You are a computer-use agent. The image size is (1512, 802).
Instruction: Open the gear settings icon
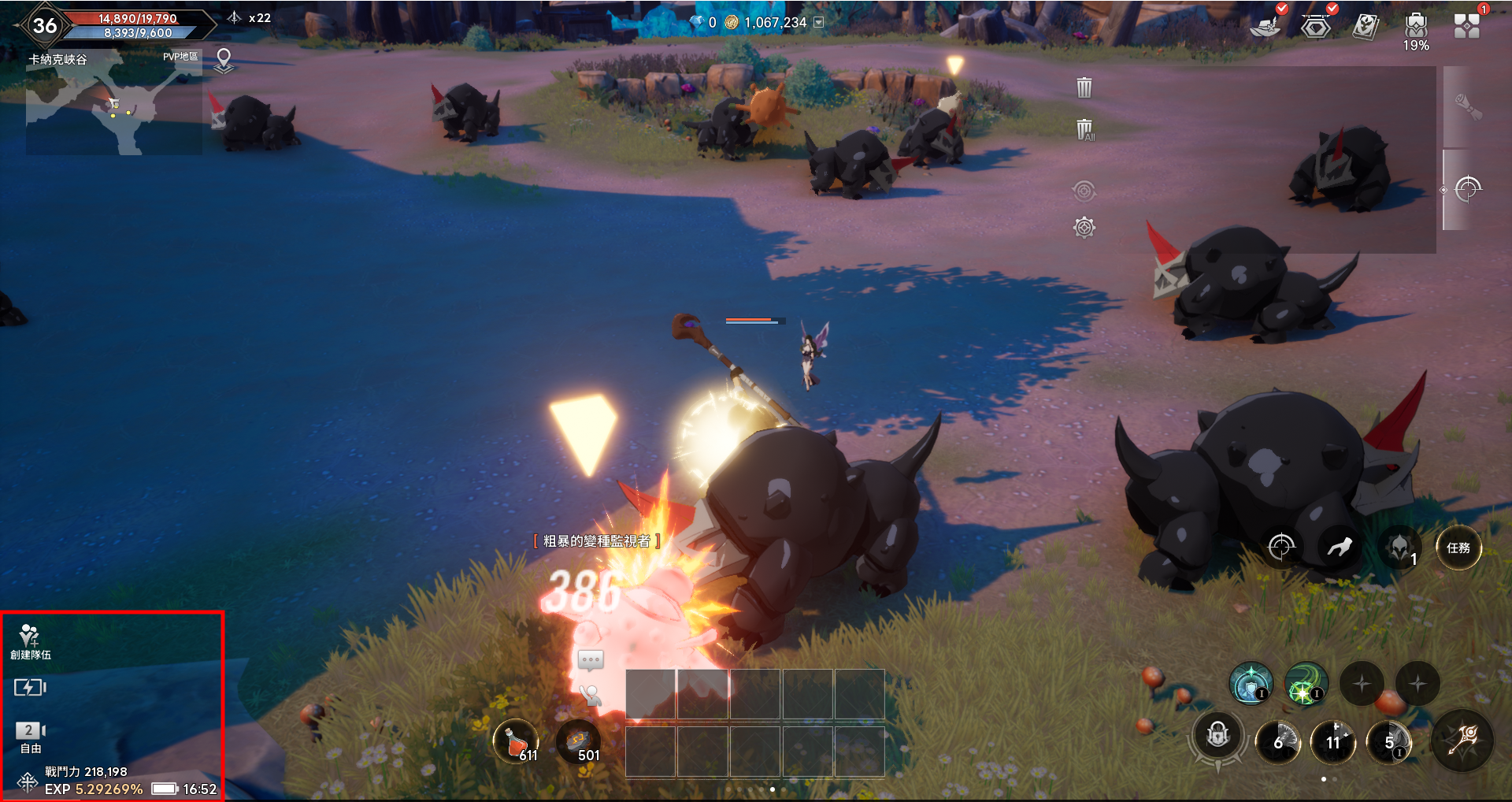[x=1084, y=228]
